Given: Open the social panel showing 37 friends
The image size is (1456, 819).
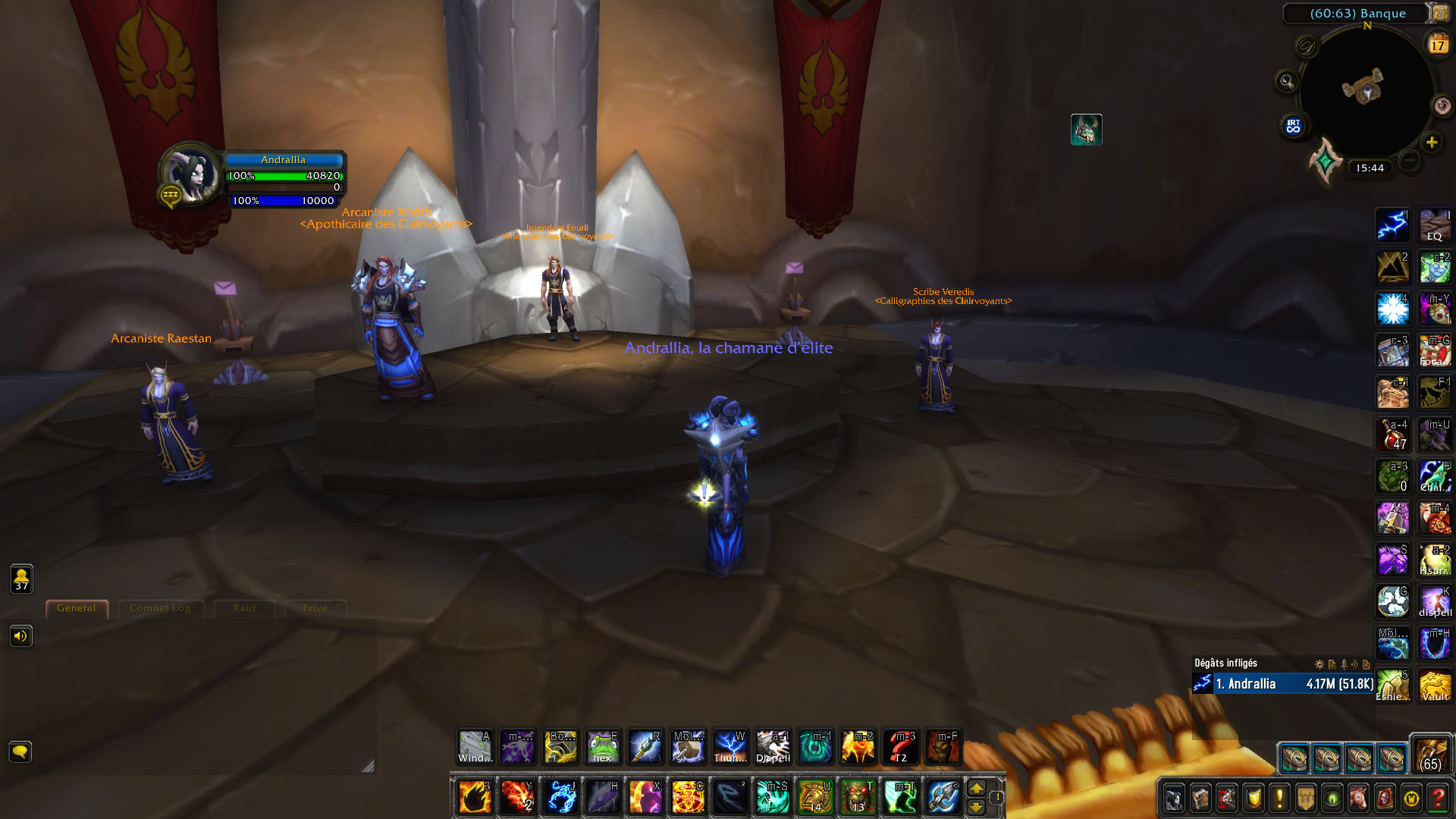Looking at the screenshot, I should (22, 579).
